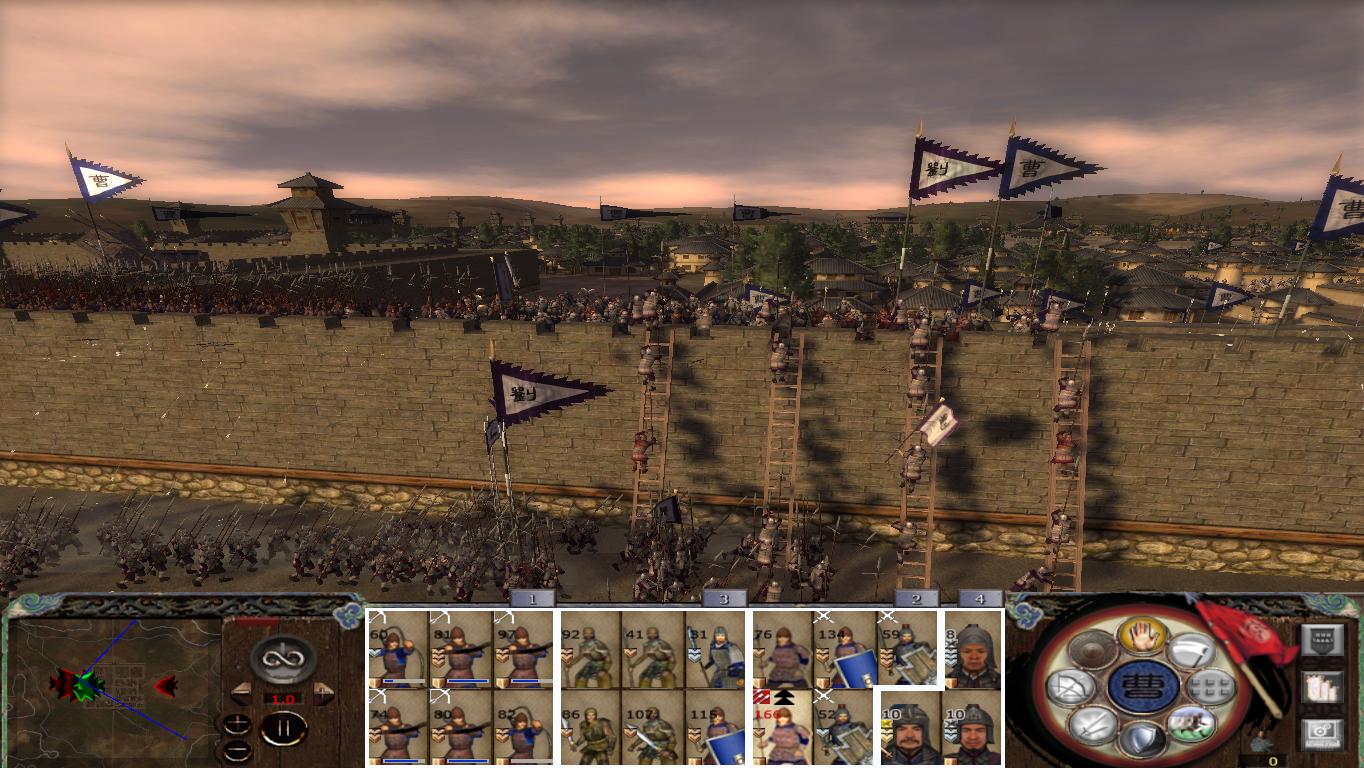The height and width of the screenshot is (768, 1364).
Task: Click the shield banner button at top right
Action: [x=1322, y=641]
